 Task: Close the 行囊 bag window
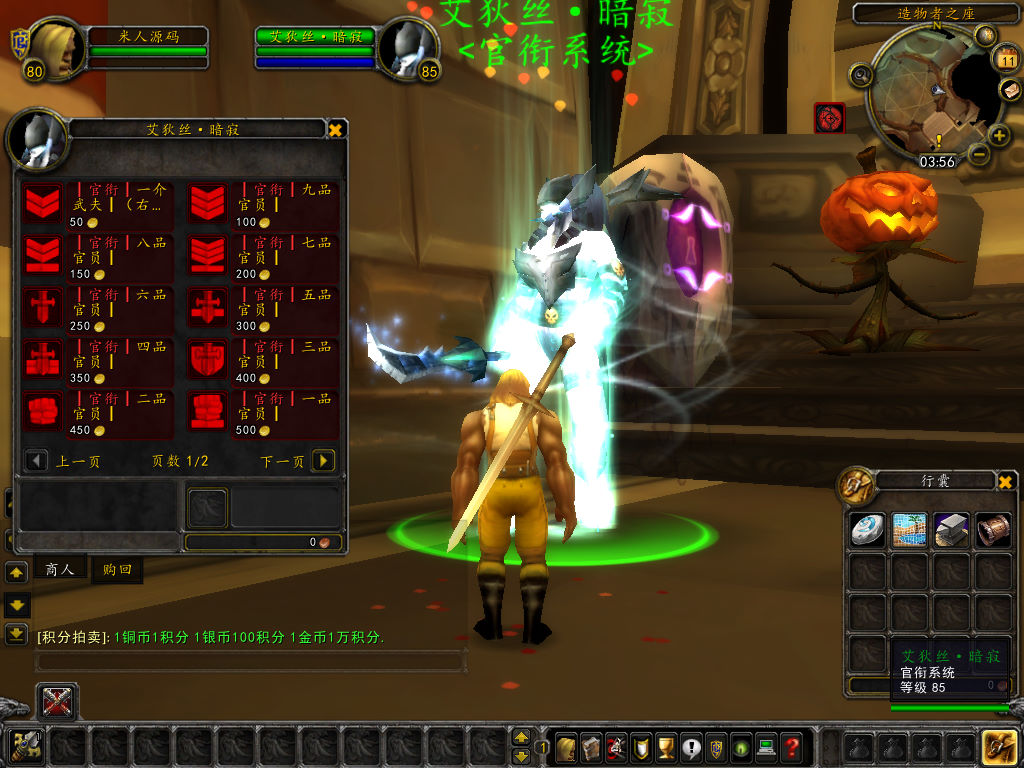coord(1006,482)
